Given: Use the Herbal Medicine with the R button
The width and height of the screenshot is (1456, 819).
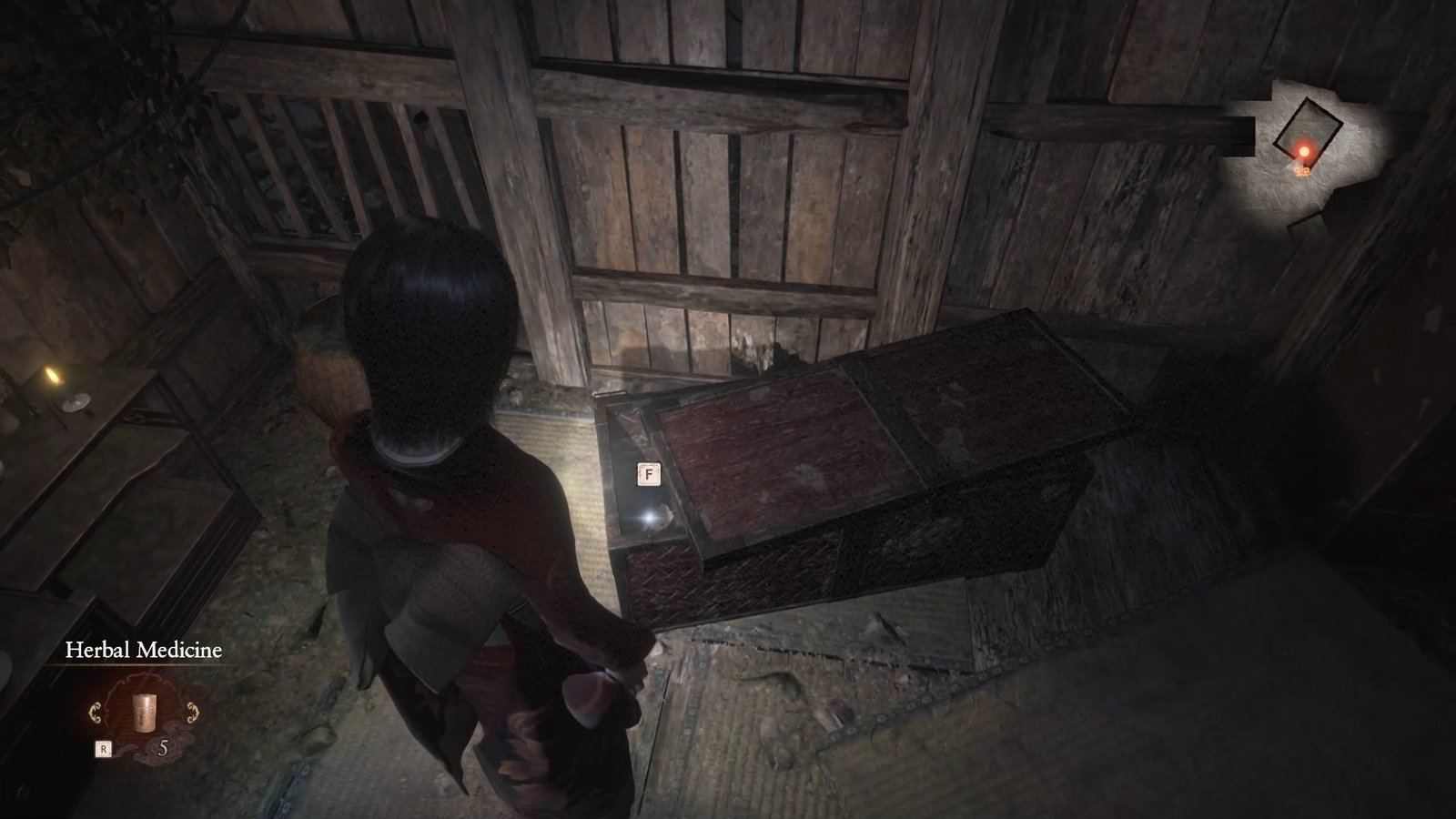Looking at the screenshot, I should (x=104, y=747).
